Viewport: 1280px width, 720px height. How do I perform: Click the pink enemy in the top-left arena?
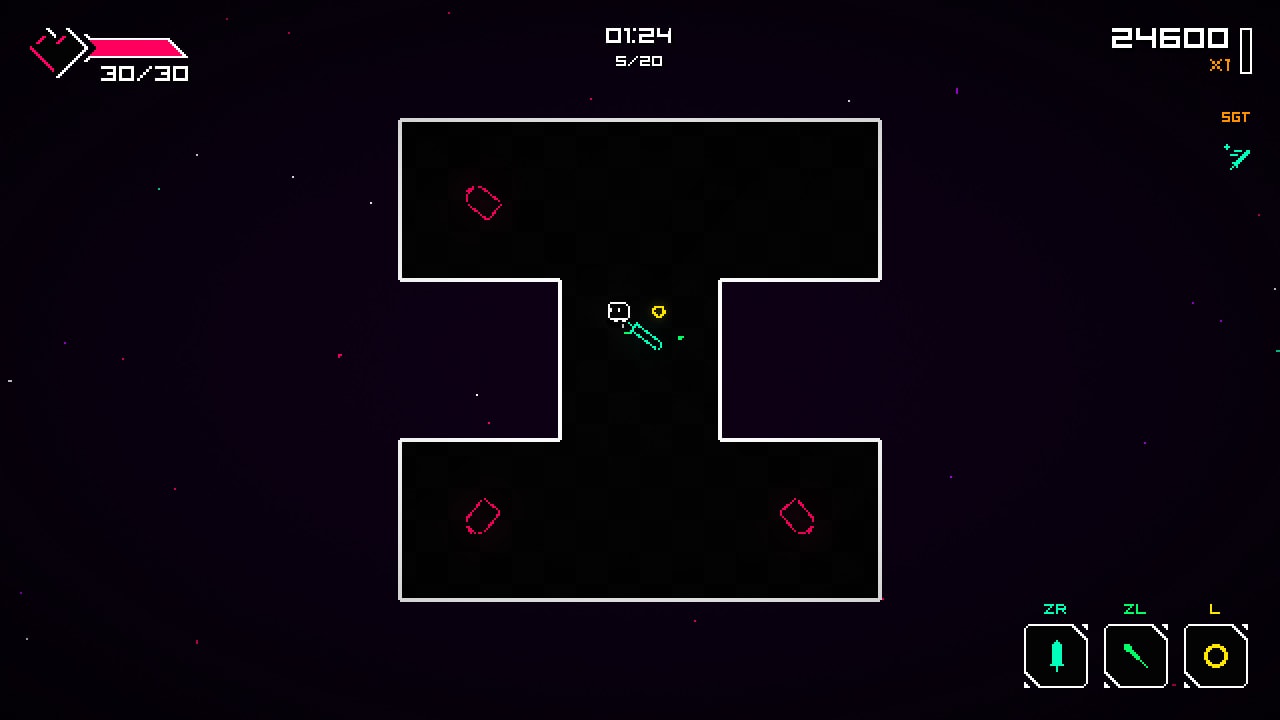pos(483,203)
